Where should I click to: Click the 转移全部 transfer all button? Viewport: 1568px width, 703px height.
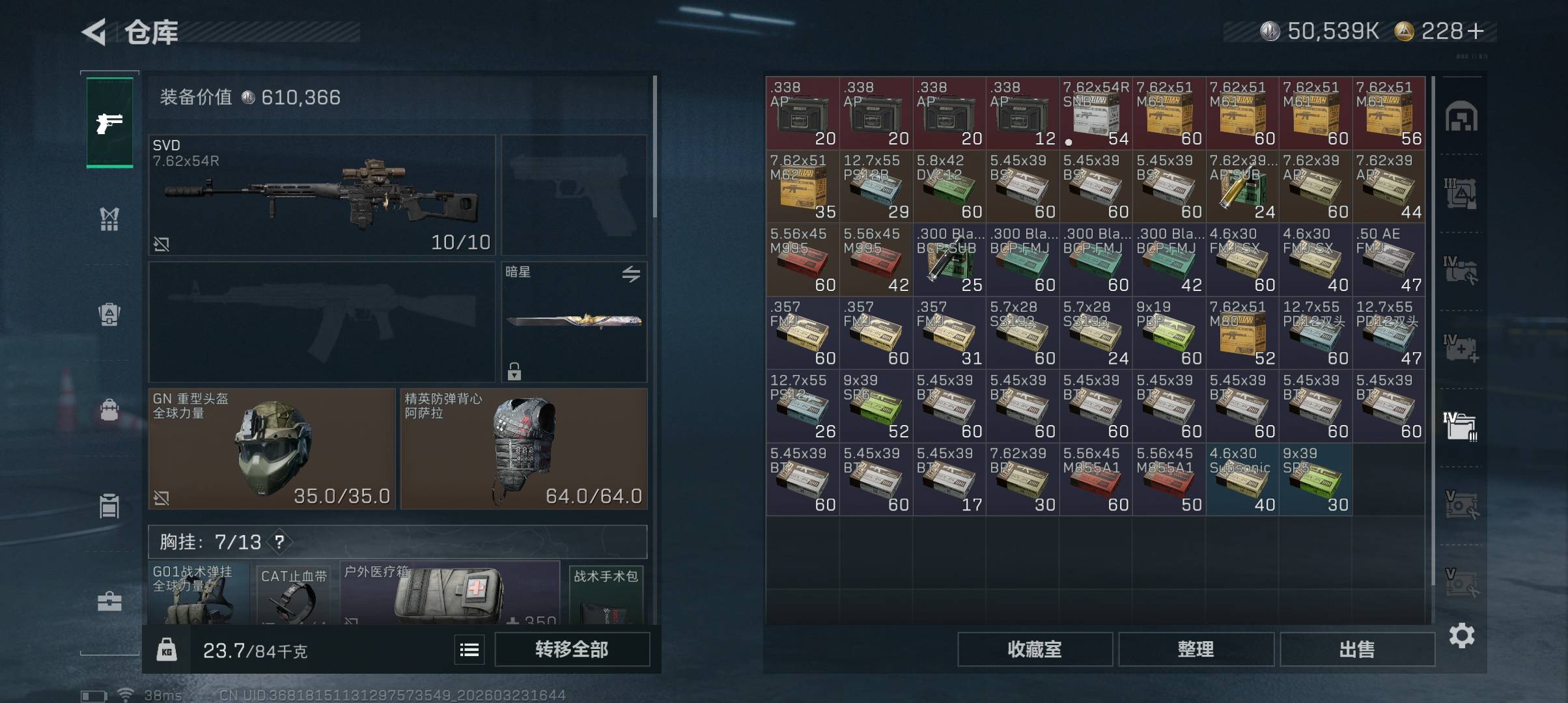(572, 649)
